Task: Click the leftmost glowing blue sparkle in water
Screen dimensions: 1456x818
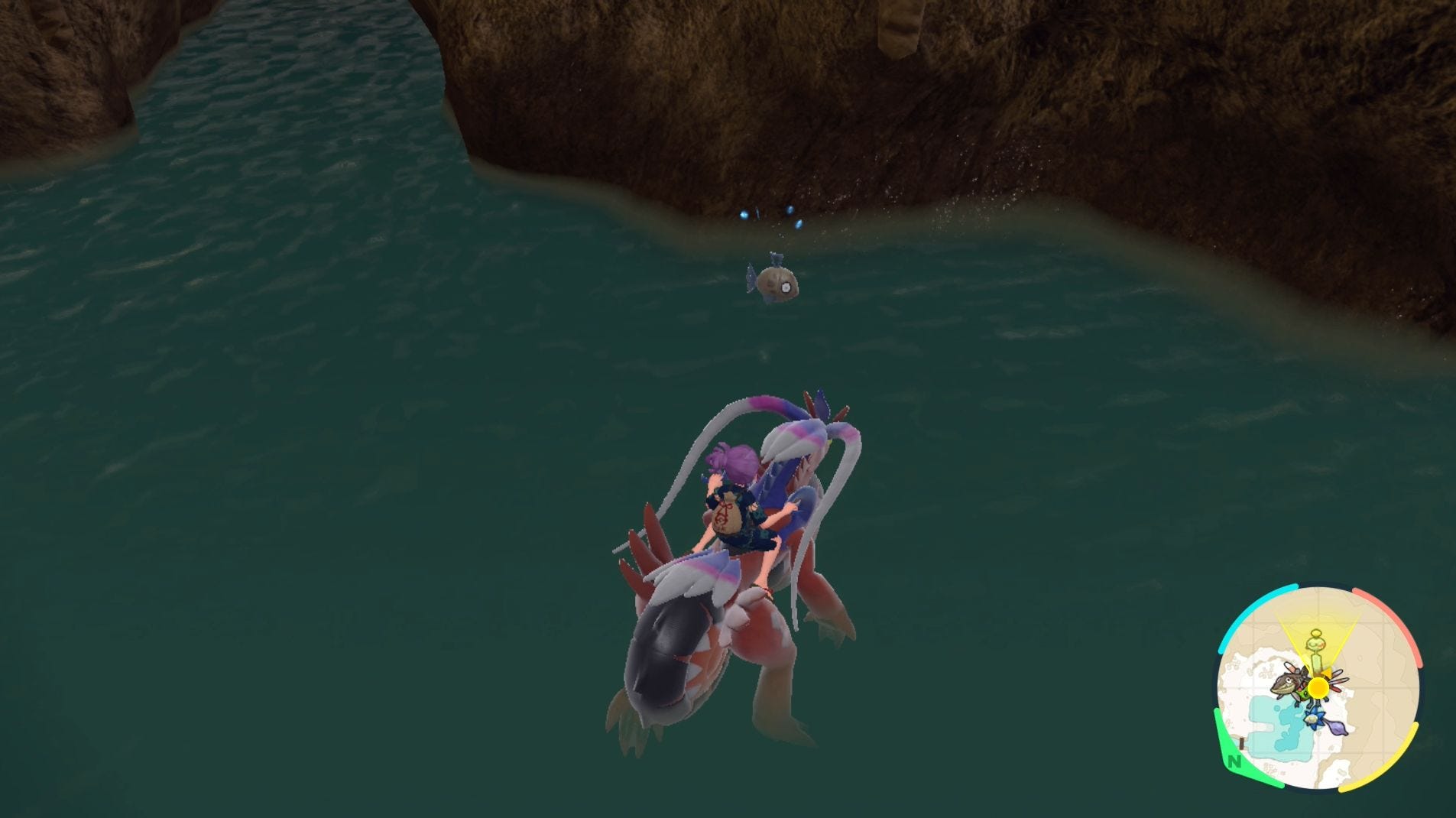Action: coord(744,214)
